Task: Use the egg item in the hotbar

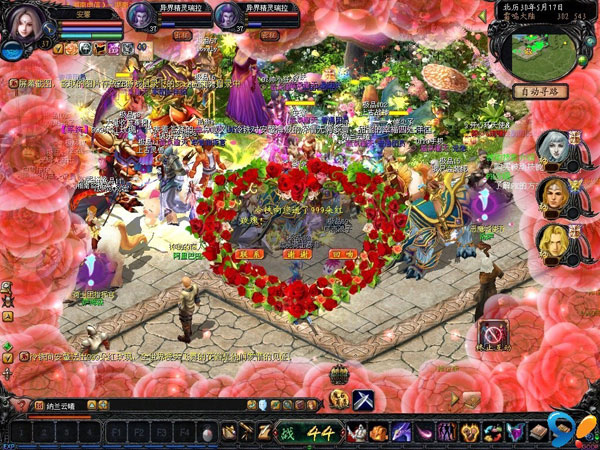Action: (x=208, y=433)
